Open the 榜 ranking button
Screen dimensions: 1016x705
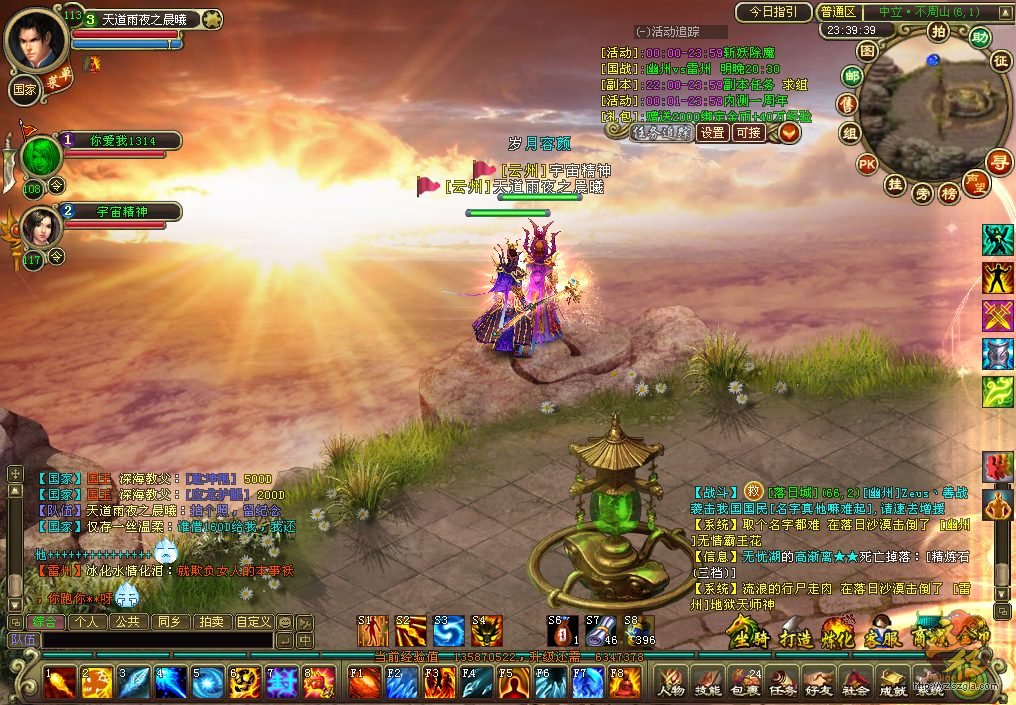[x=948, y=194]
